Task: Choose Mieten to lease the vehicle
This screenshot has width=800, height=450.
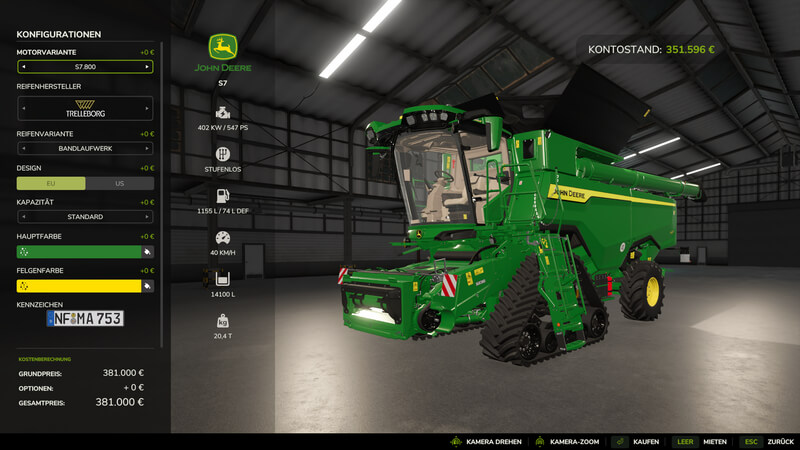Action: 700,441
